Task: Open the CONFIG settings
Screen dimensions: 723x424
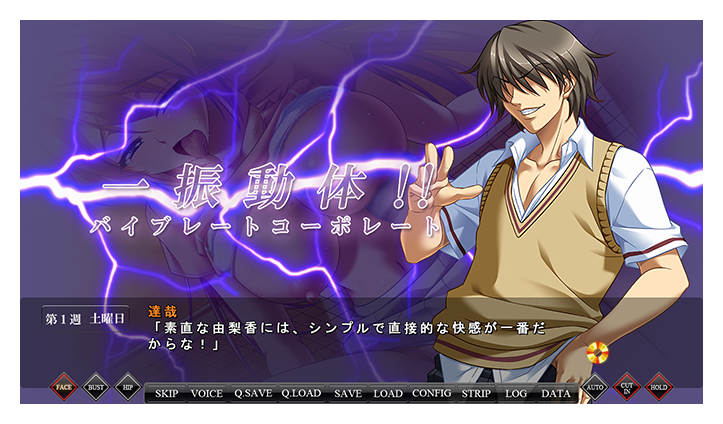Action: click(x=432, y=393)
